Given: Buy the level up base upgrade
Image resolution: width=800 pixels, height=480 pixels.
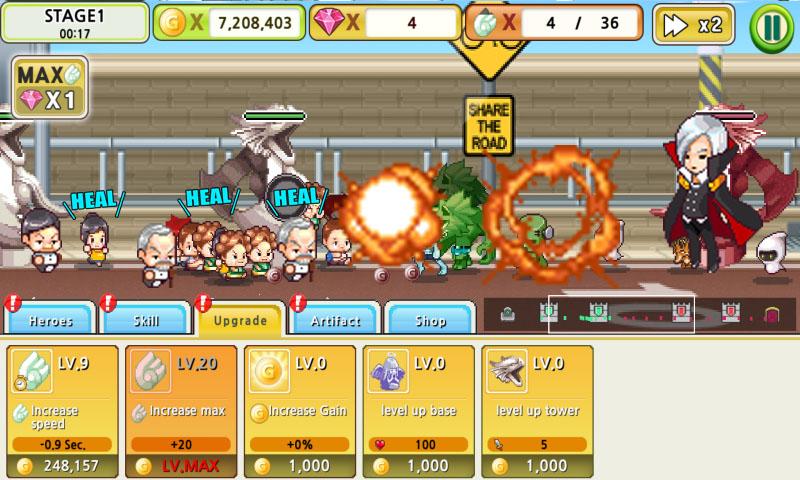Looking at the screenshot, I should [416, 411].
